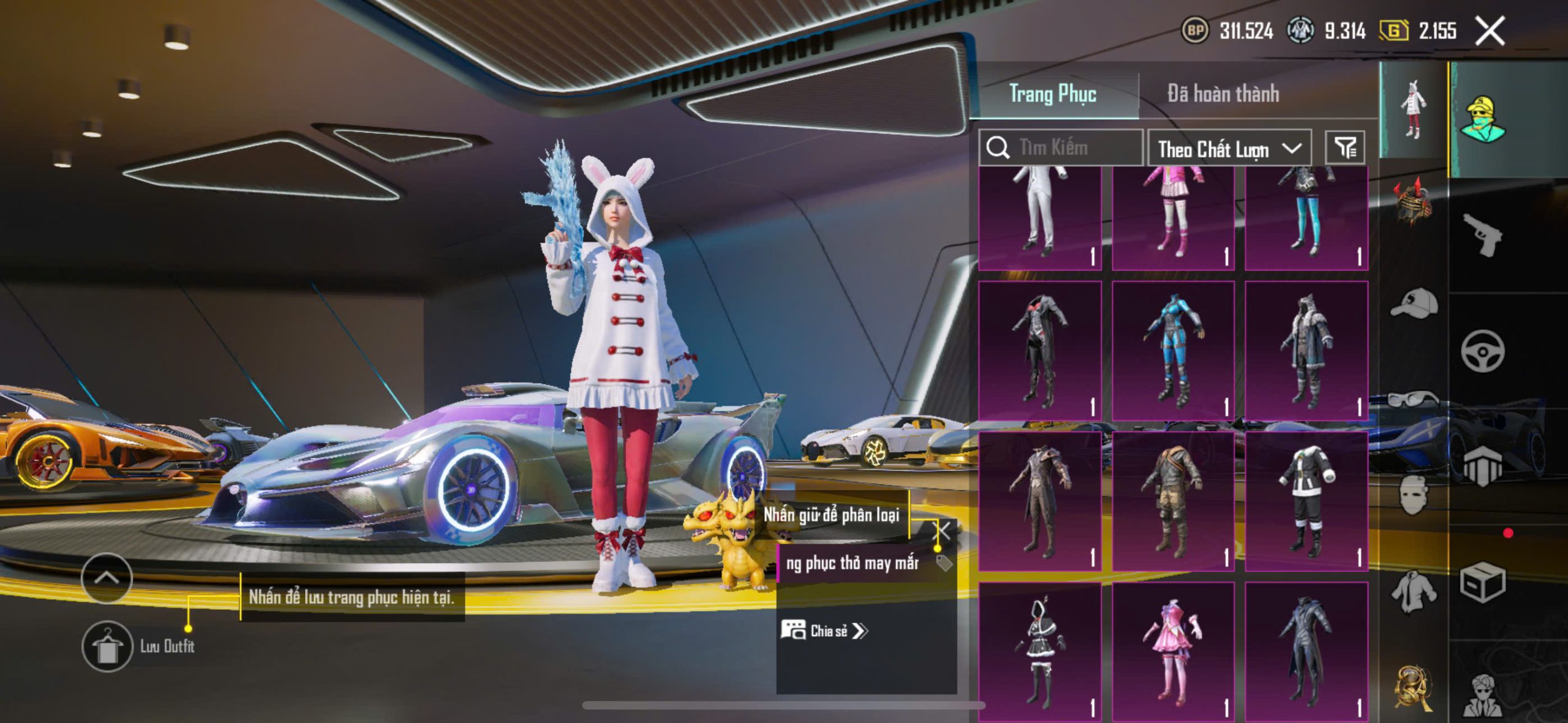1568x723 pixels.
Task: Open the Theo Chất Lượng sort dropdown
Action: pos(1228,149)
